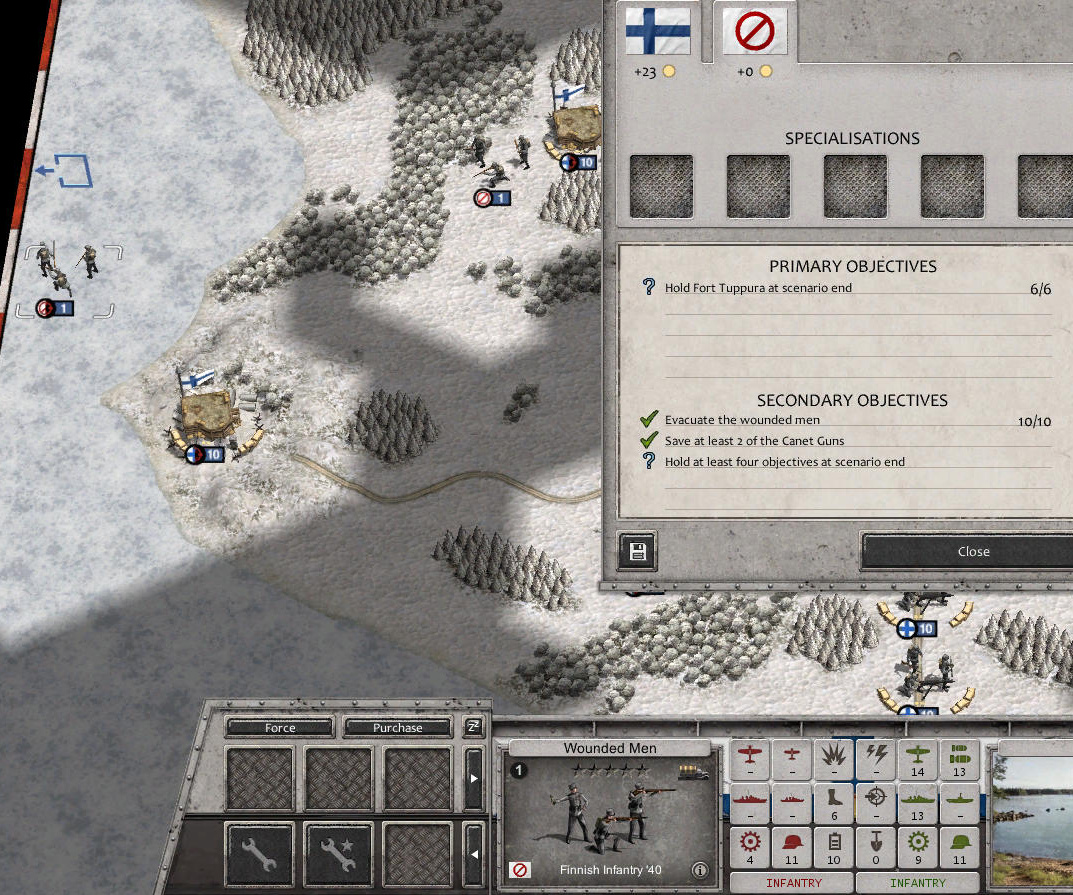This screenshot has height=895, width=1073.
Task: Show unit info for Finnish Infantry '40
Action: (x=700, y=870)
